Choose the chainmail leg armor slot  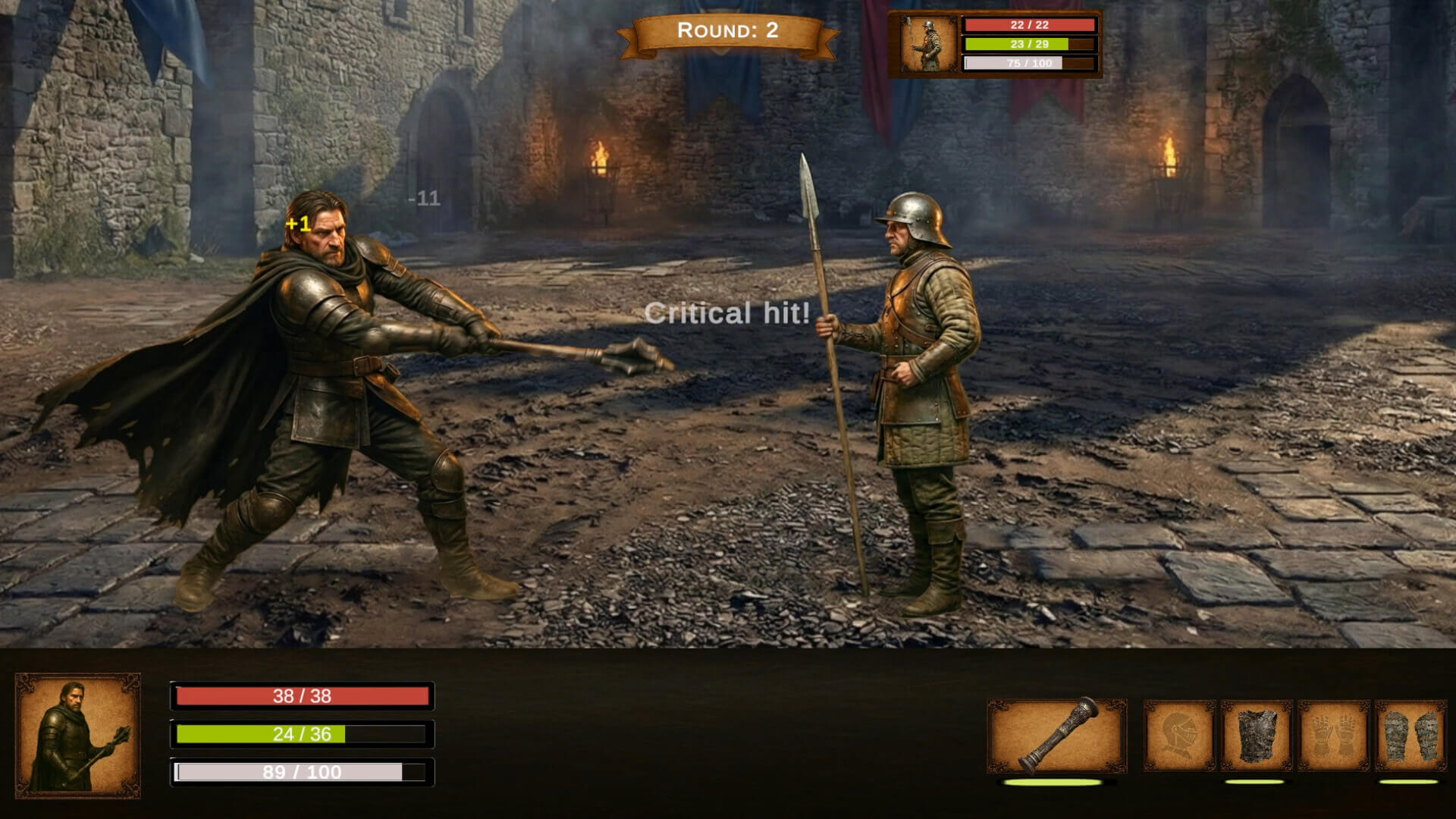1410,736
